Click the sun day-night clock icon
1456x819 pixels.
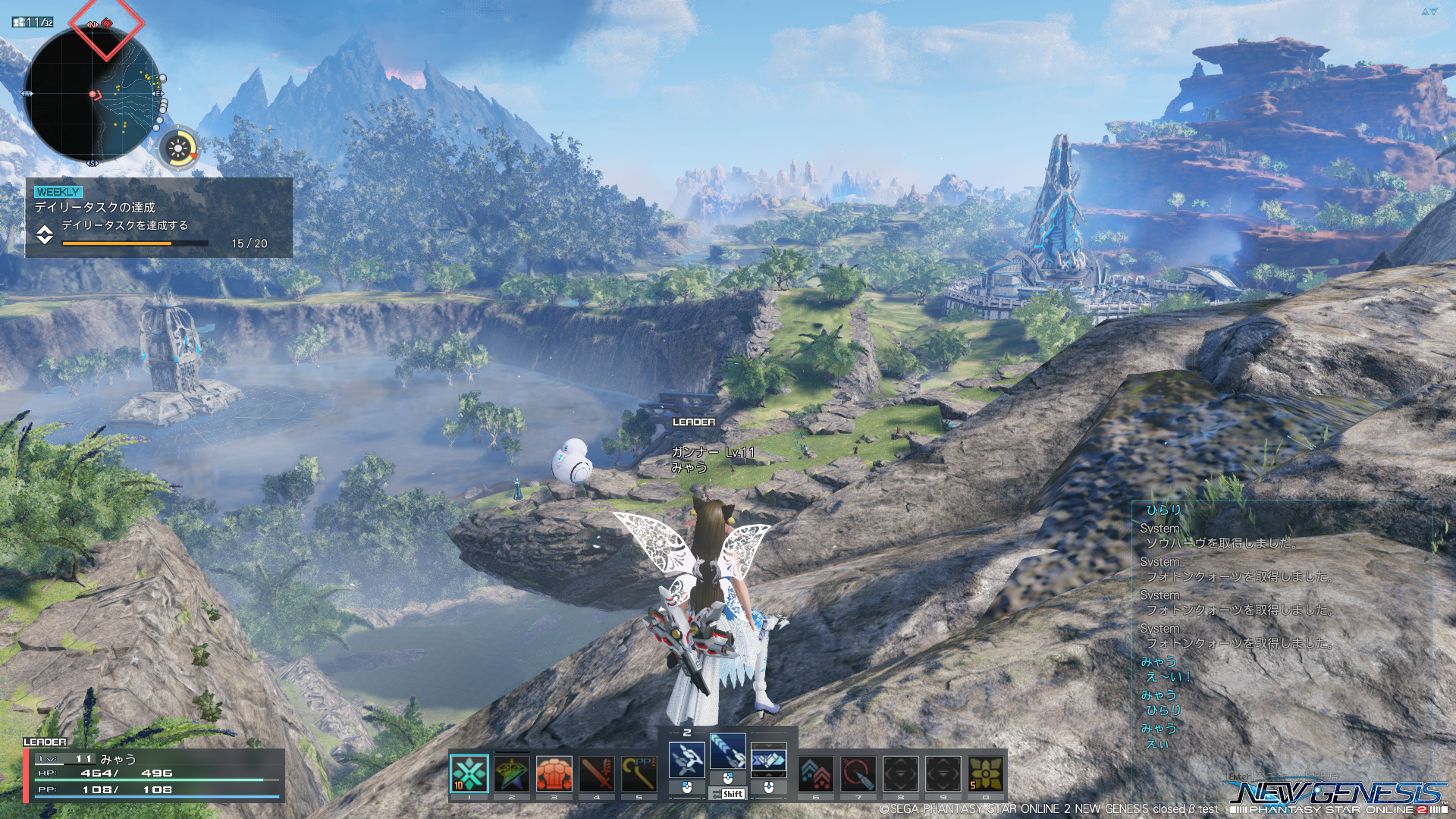click(x=179, y=148)
